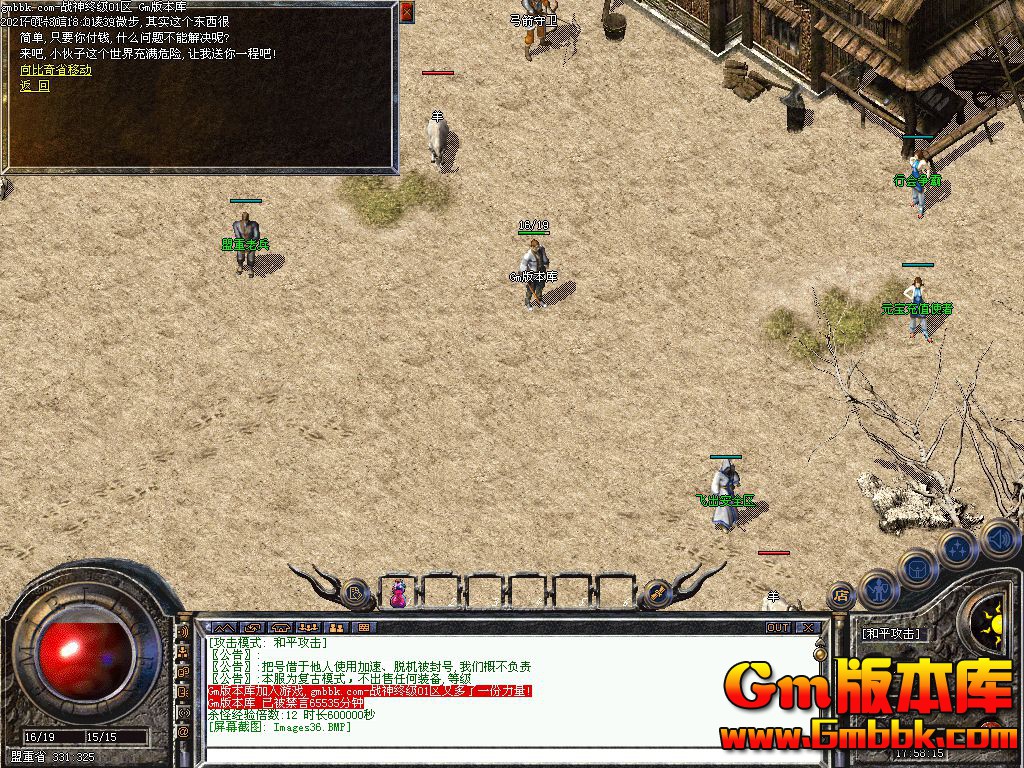Toggle the 和平攻击 attack mode label
Screen dimensions: 1024x768
(891, 634)
